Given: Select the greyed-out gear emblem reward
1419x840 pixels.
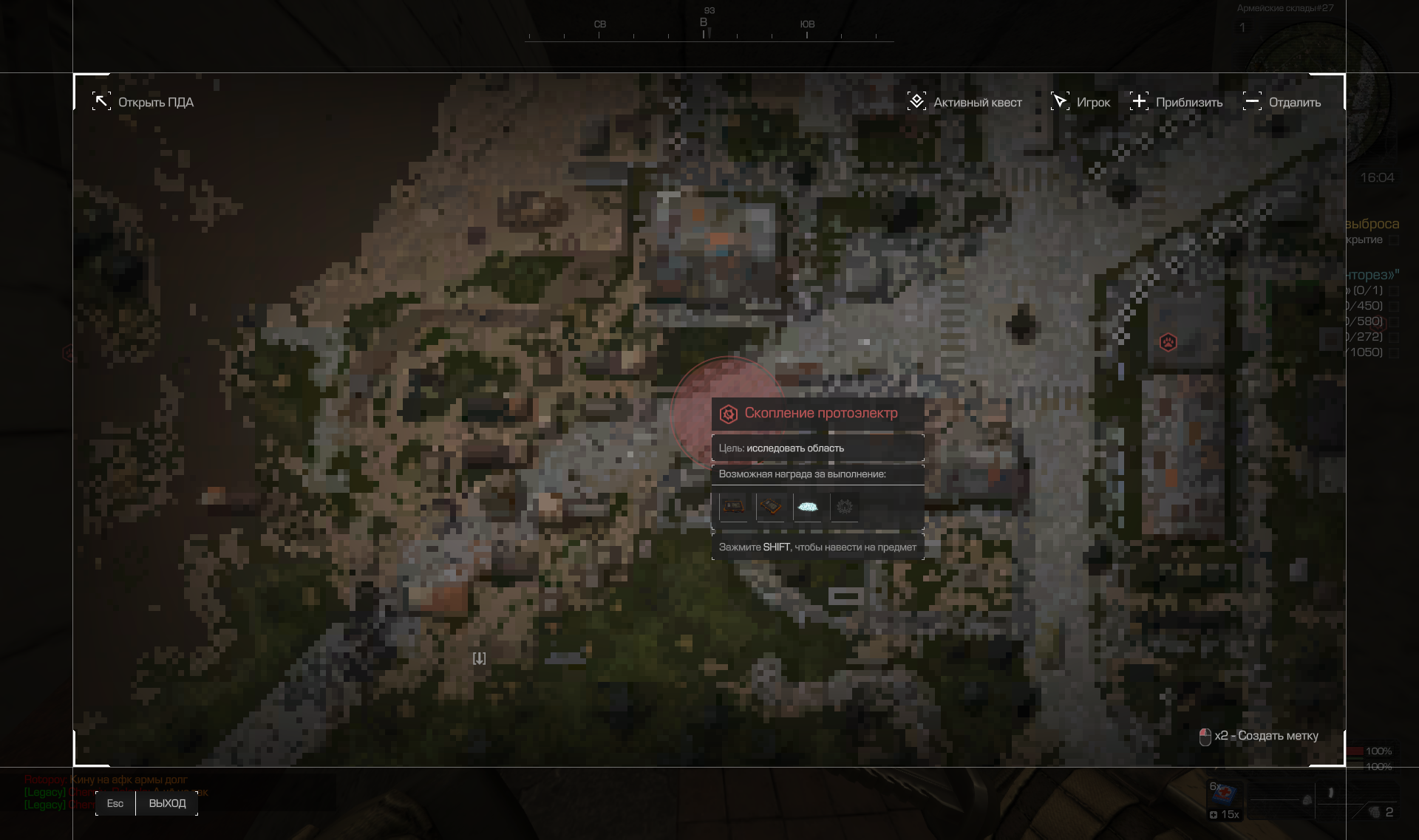Looking at the screenshot, I should pos(845,507).
